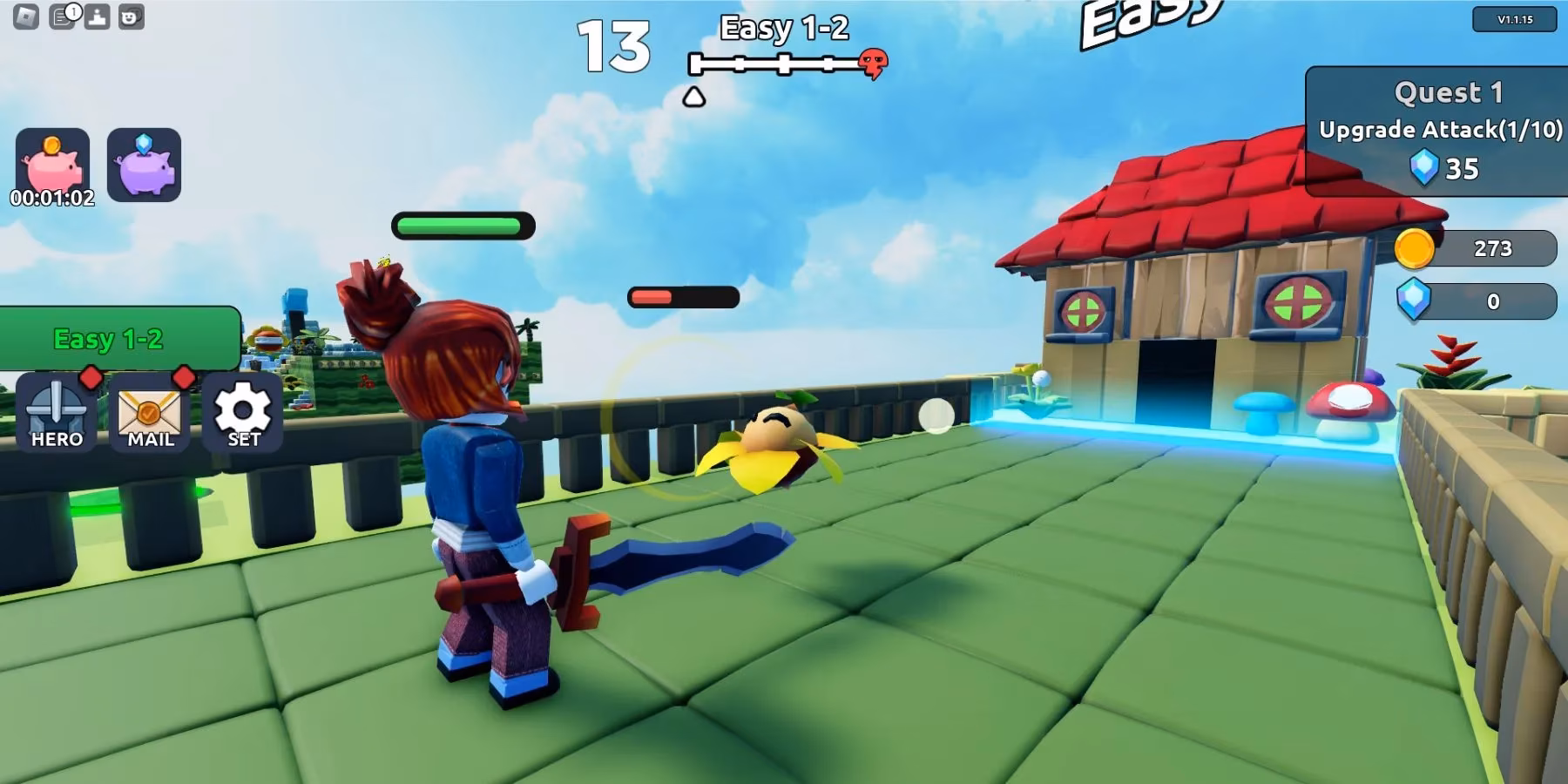Open the Roblox logo menu
This screenshot has width=1568, height=784.
pyautogui.click(x=25, y=16)
